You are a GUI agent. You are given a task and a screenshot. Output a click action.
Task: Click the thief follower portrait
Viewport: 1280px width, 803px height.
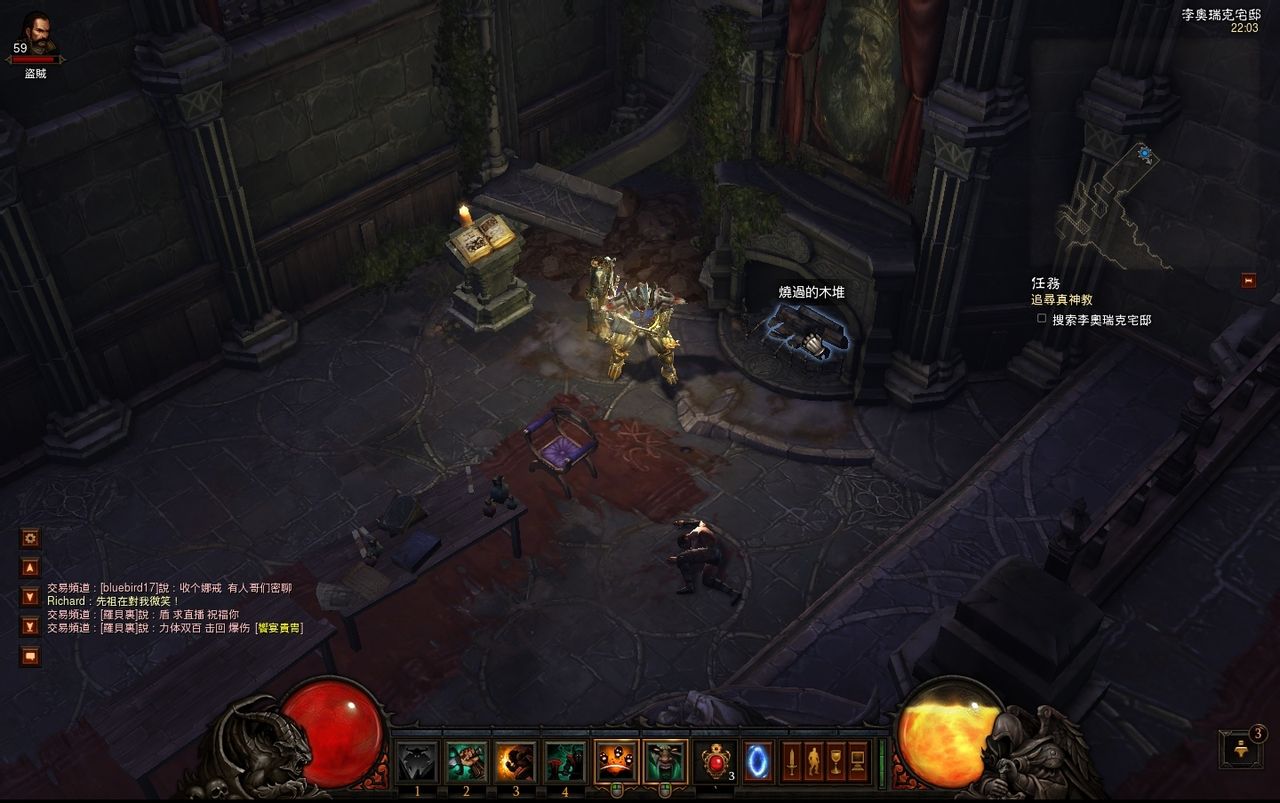(x=38, y=34)
